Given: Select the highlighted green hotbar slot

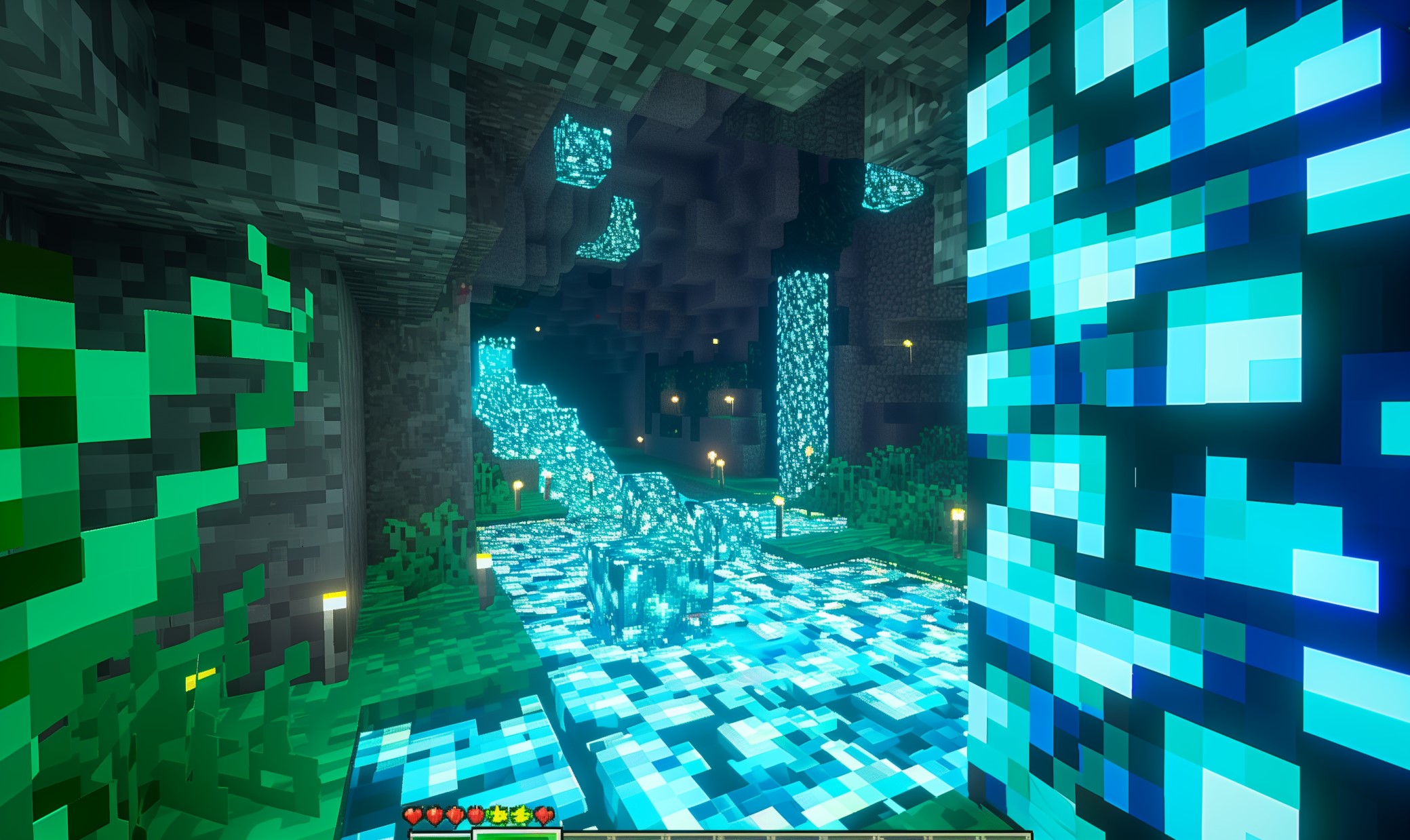Looking at the screenshot, I should pyautogui.click(x=517, y=835).
